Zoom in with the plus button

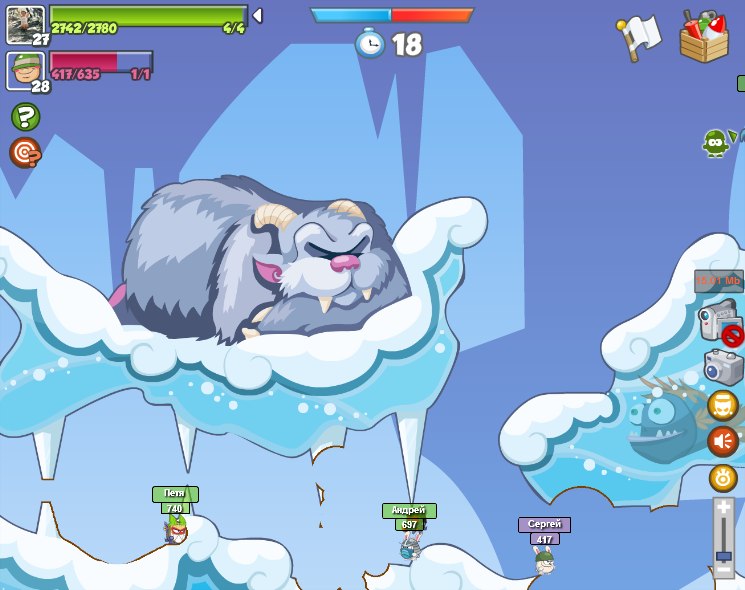click(723, 508)
